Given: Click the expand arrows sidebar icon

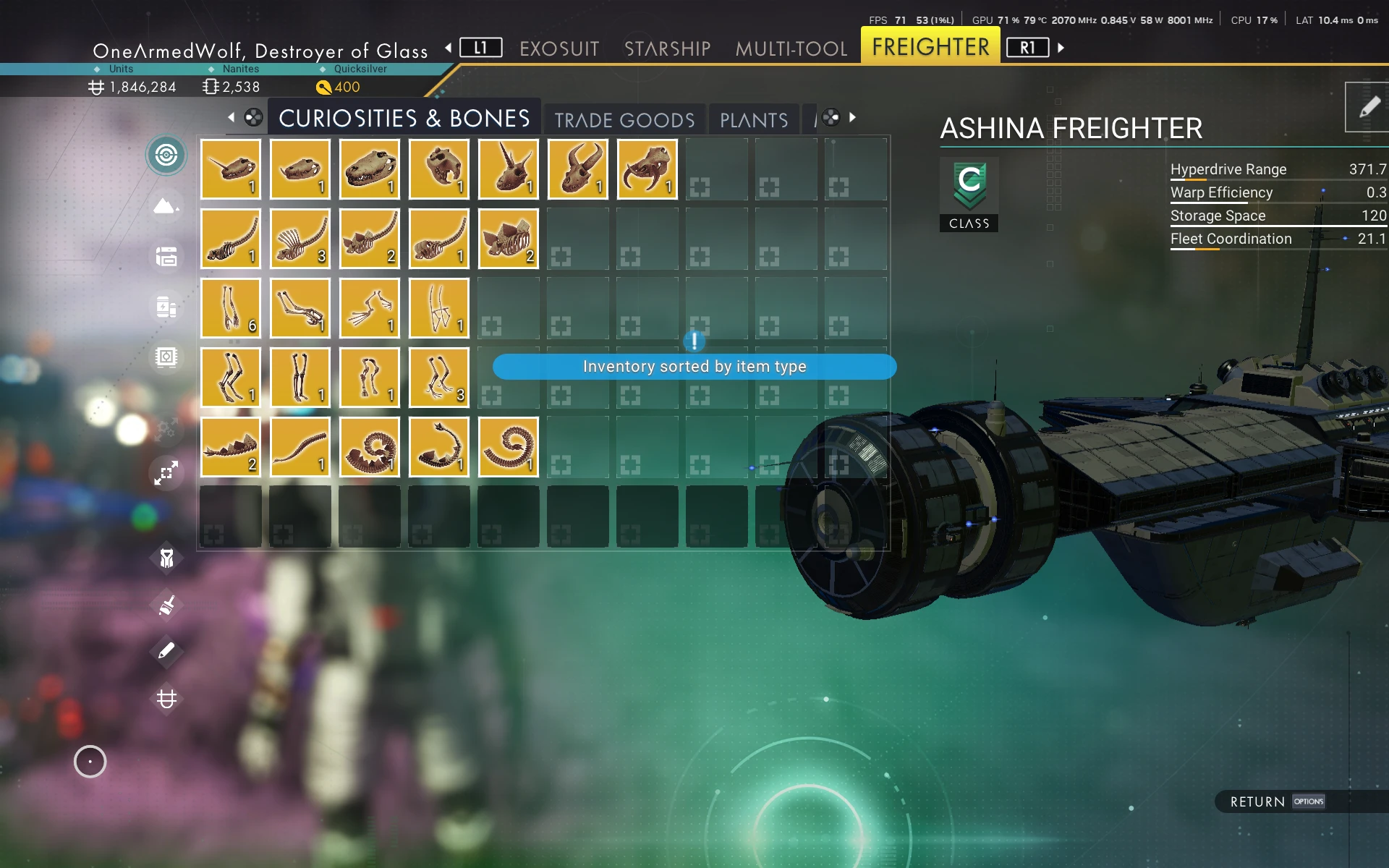Looking at the screenshot, I should click(x=166, y=473).
